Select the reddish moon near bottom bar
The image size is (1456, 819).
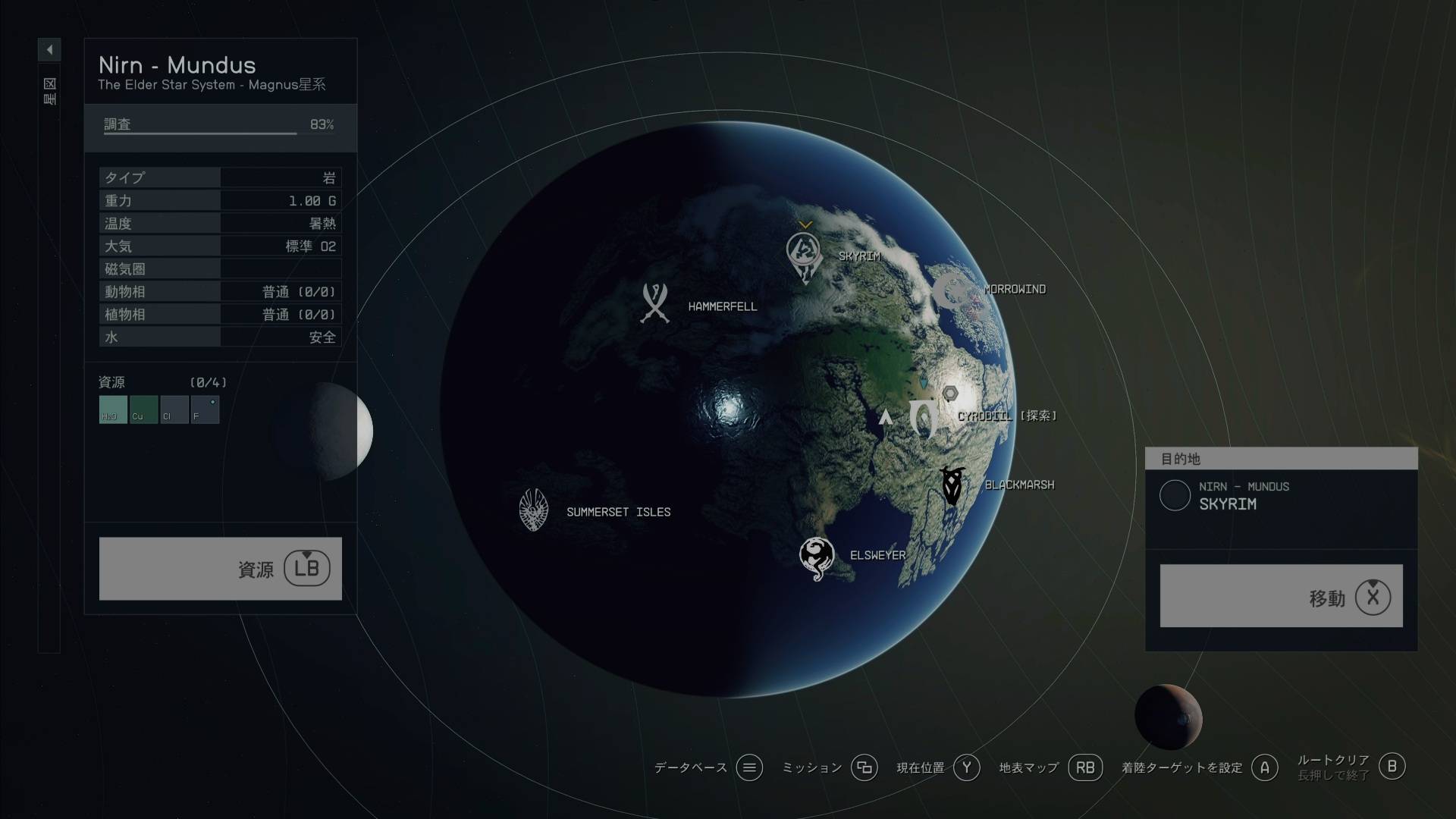[x=1168, y=717]
